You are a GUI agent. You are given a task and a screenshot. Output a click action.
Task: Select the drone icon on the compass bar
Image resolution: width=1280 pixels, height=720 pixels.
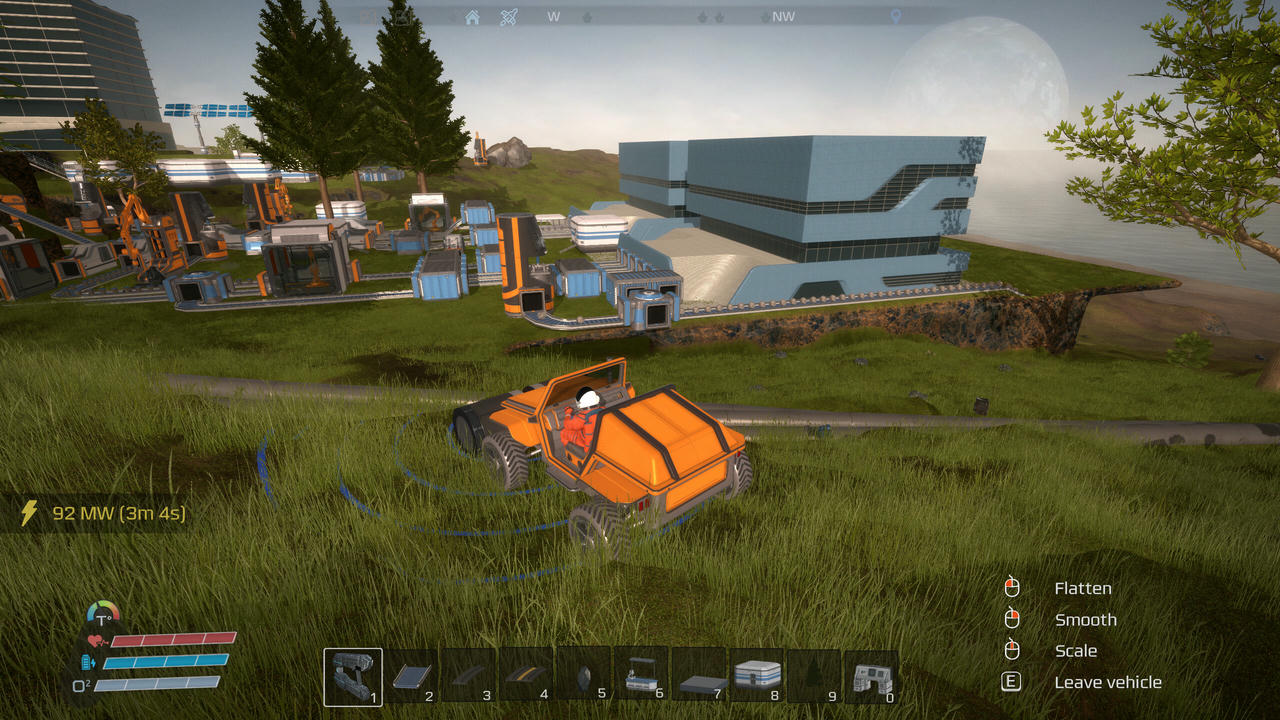508,17
